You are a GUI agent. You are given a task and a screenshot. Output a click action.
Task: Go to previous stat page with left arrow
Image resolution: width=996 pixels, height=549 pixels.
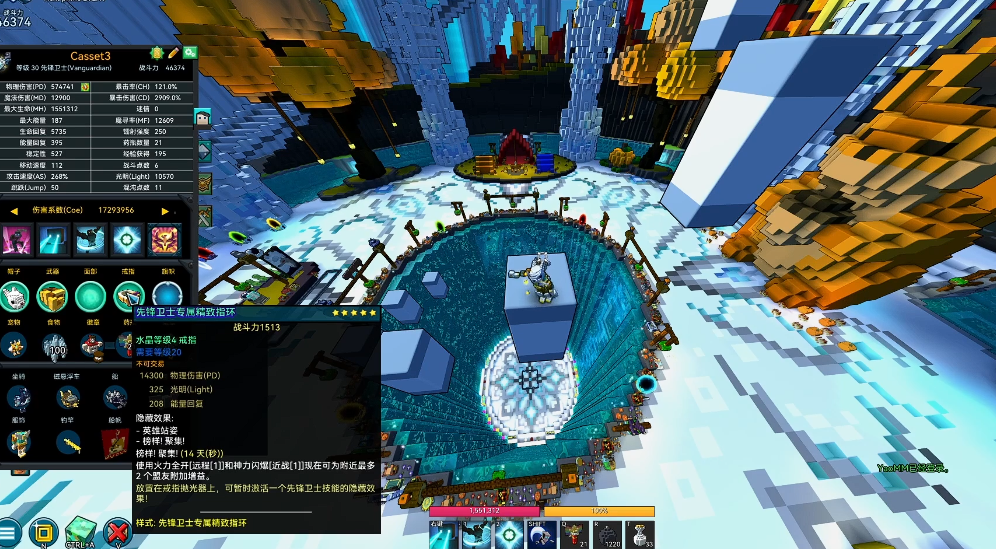(14, 211)
